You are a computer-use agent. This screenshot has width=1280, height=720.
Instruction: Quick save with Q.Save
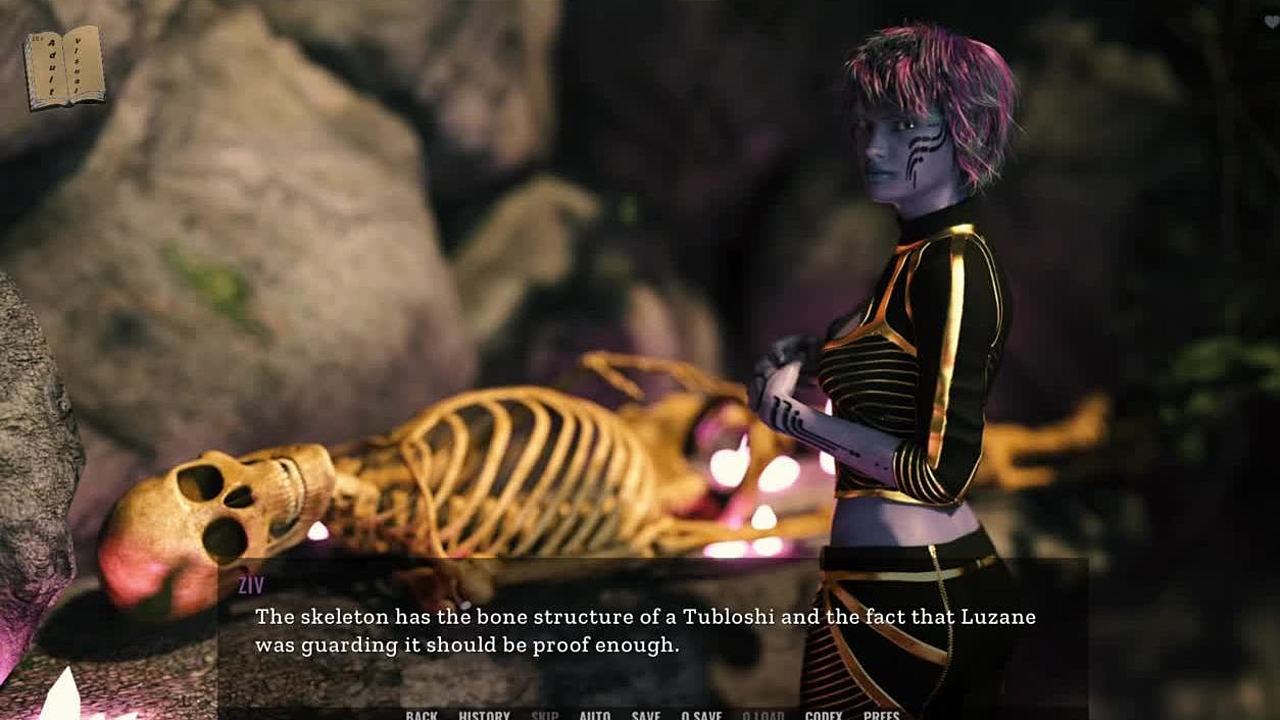click(701, 715)
